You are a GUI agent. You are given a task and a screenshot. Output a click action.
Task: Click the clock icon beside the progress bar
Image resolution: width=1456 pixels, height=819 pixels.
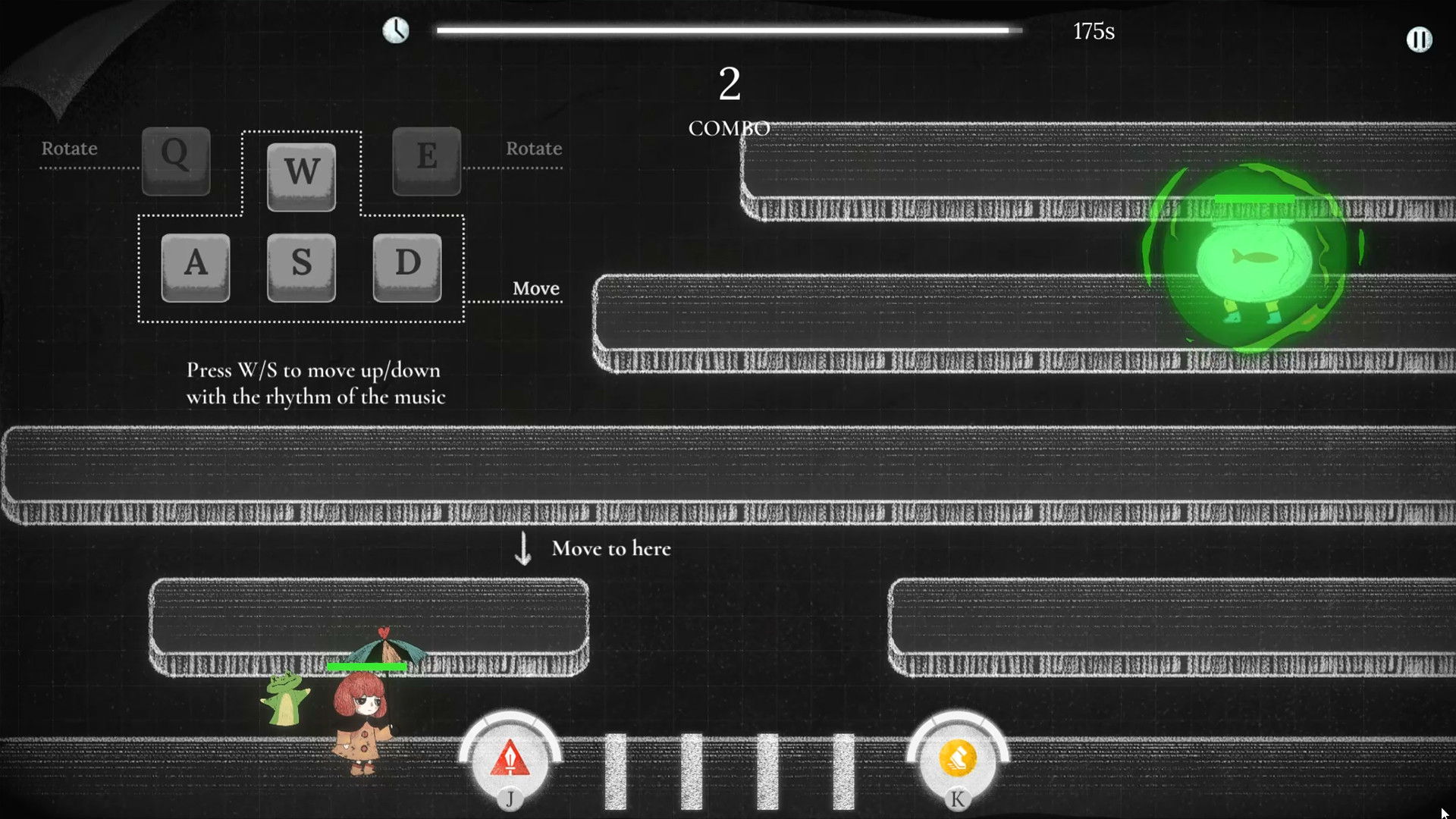point(396,30)
